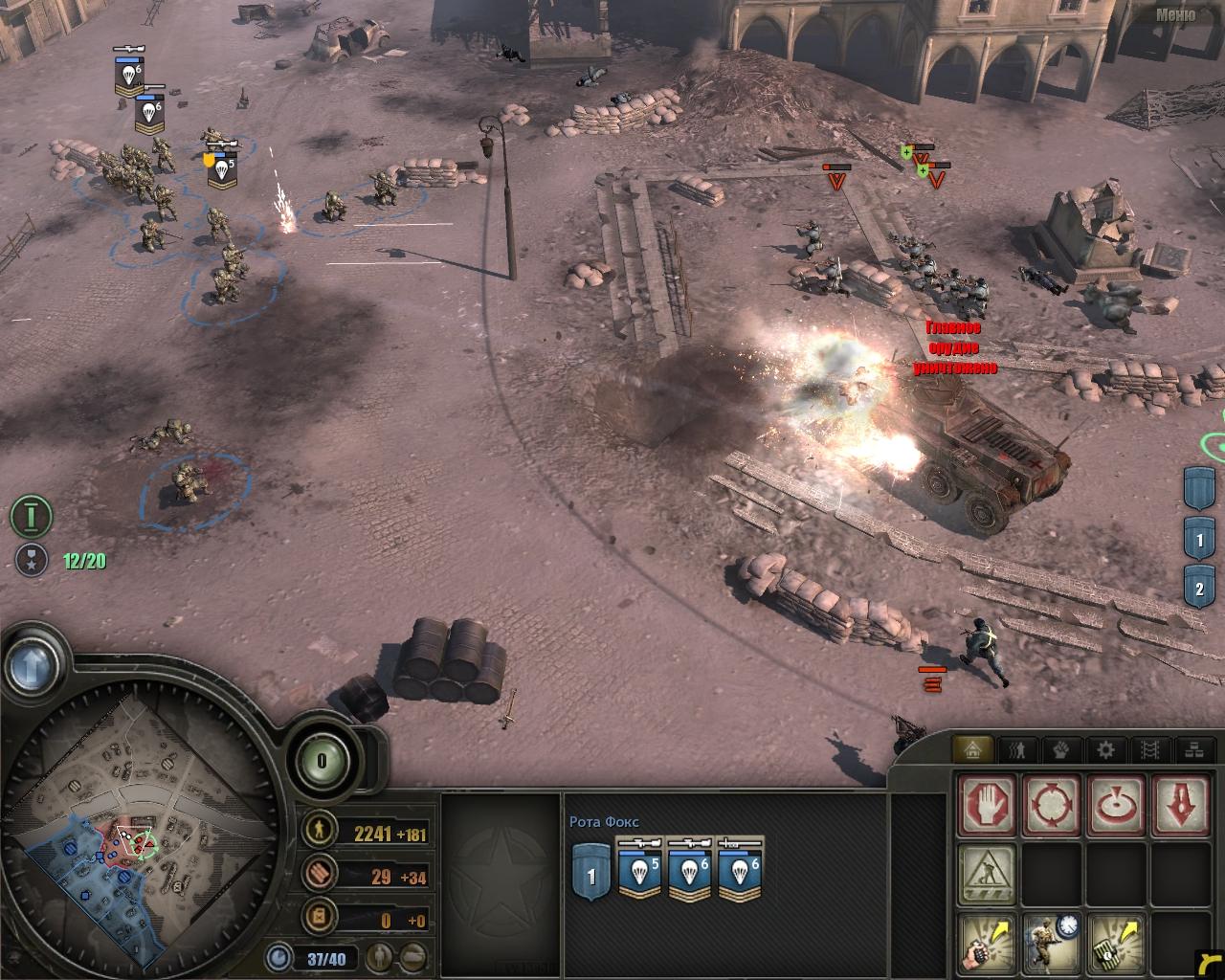Open the green command points button
Image resolution: width=1225 pixels, height=980 pixels.
(x=322, y=762)
